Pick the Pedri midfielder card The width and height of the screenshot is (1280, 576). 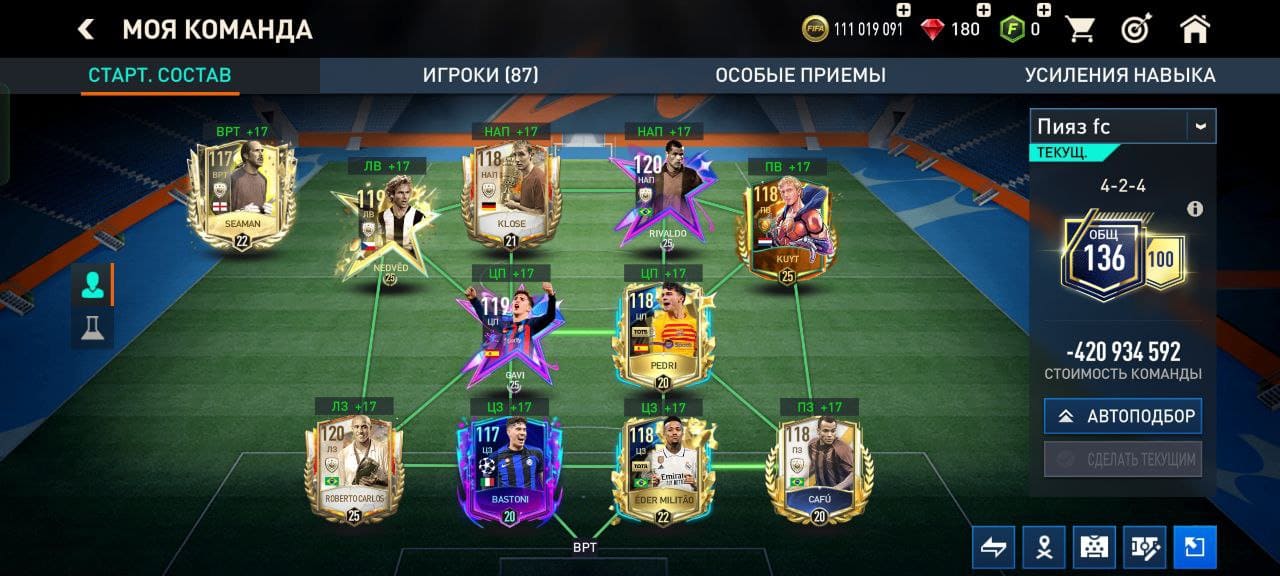tap(664, 335)
